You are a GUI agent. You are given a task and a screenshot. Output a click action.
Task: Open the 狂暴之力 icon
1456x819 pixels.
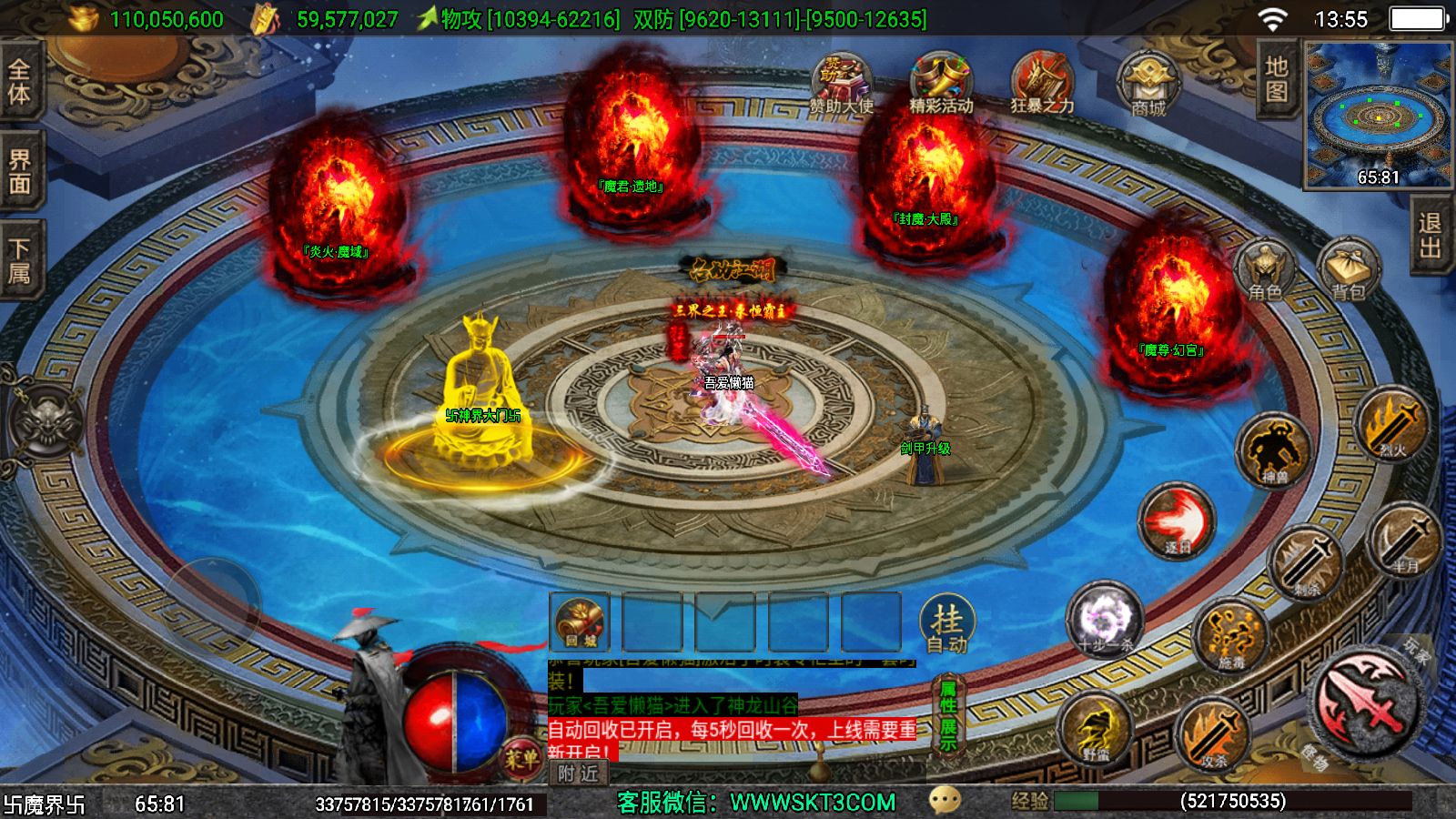(x=1042, y=84)
